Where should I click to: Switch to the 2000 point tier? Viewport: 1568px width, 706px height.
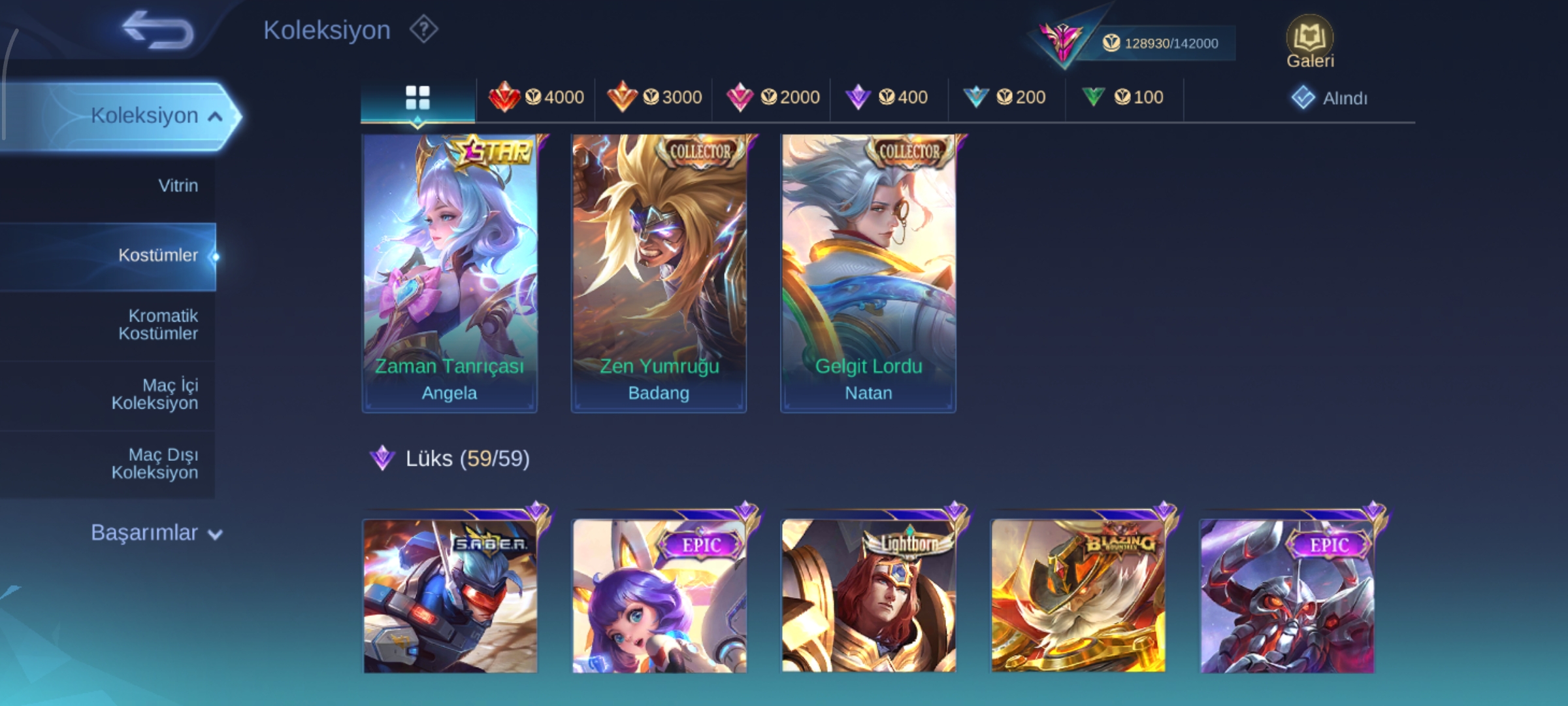pos(772,98)
